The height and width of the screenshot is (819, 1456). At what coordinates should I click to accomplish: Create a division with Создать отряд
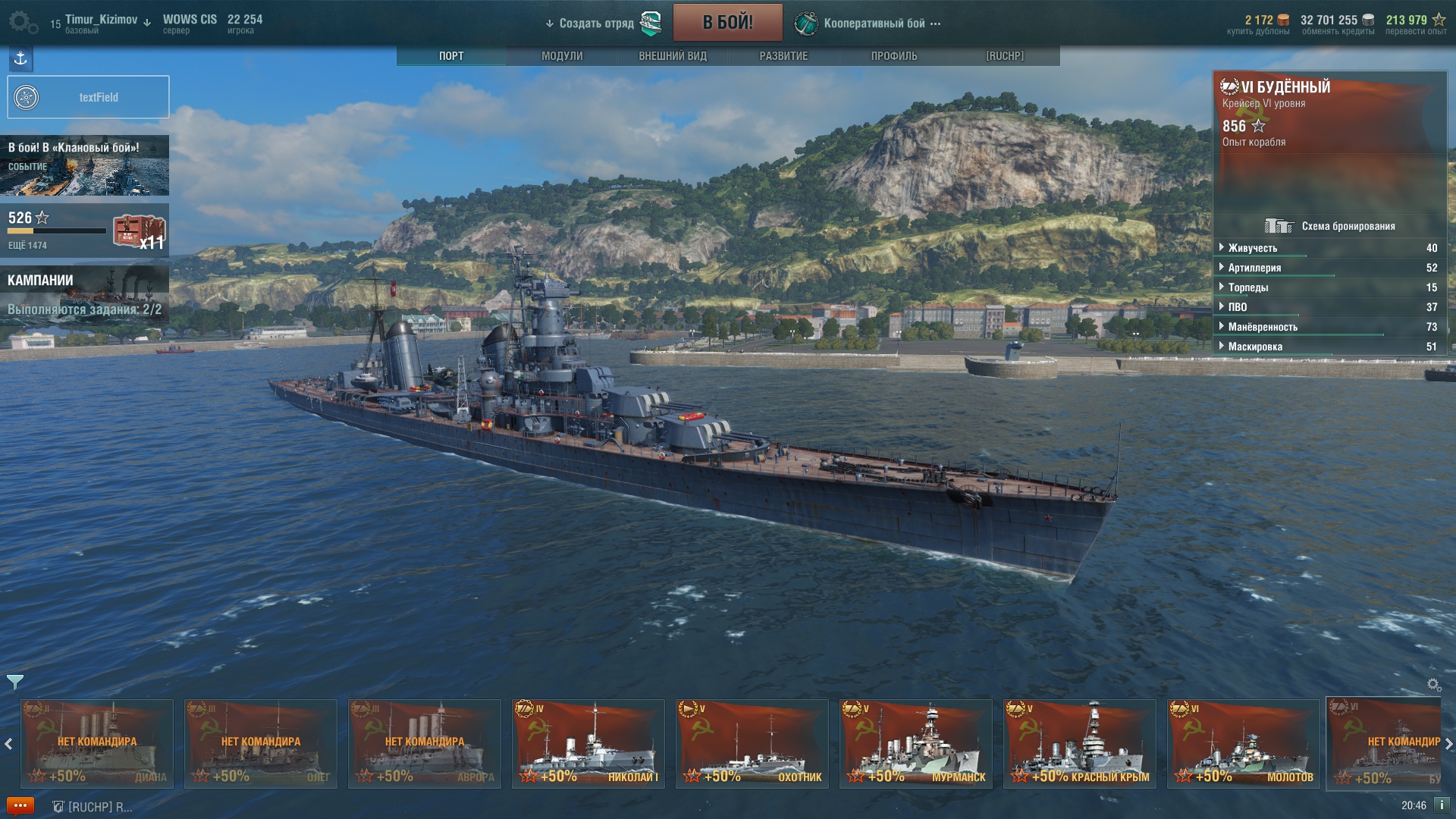596,24
